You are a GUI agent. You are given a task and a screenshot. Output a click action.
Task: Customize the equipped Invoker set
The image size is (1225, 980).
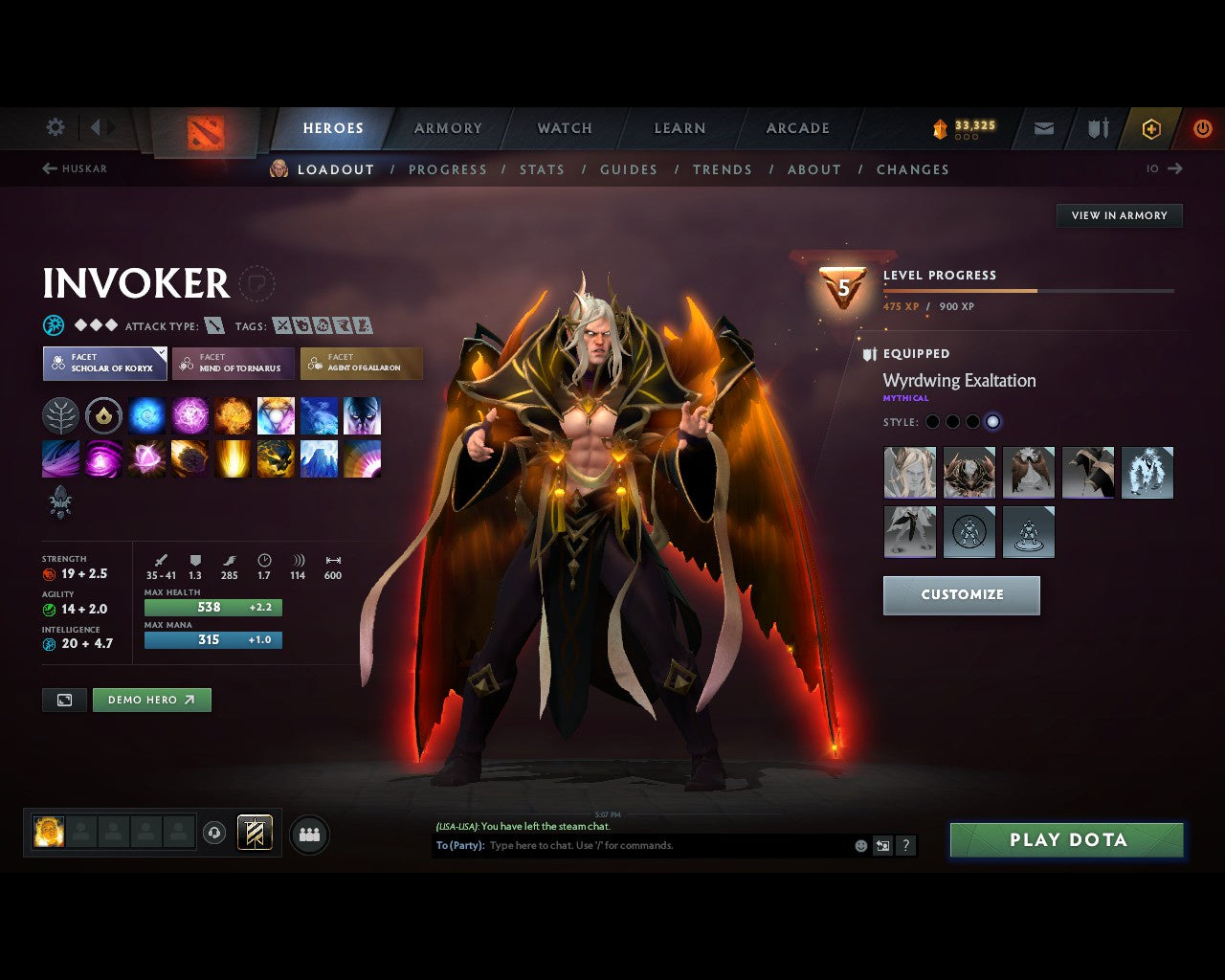click(x=961, y=594)
